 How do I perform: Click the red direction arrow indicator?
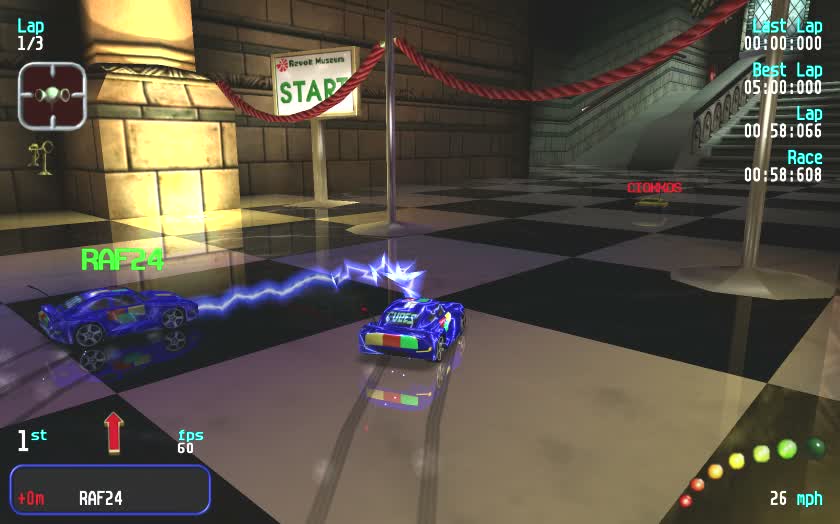[113, 432]
